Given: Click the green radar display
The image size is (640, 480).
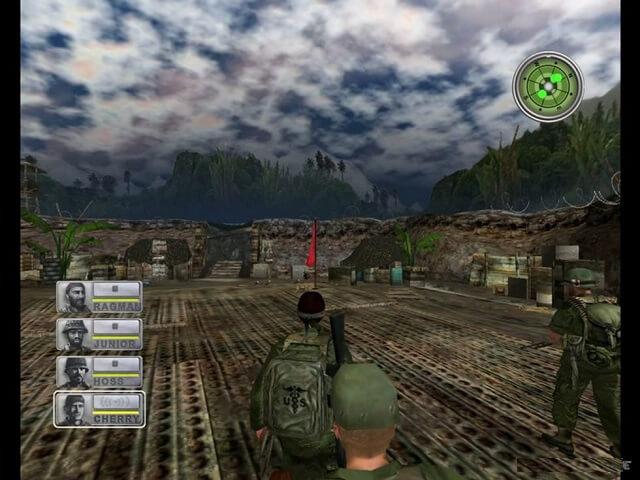Looking at the screenshot, I should tap(547, 86).
